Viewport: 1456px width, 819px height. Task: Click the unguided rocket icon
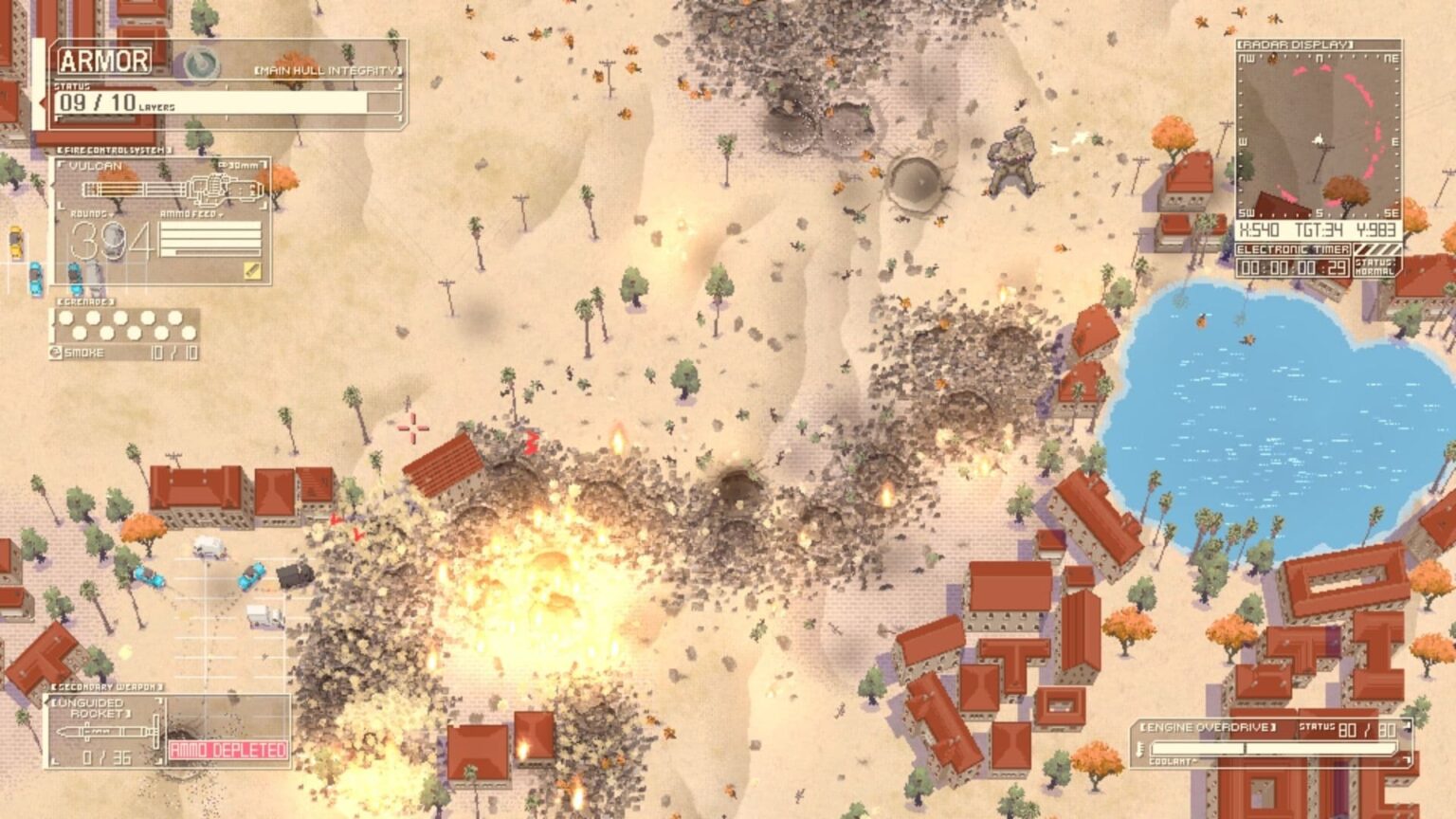pos(104,732)
